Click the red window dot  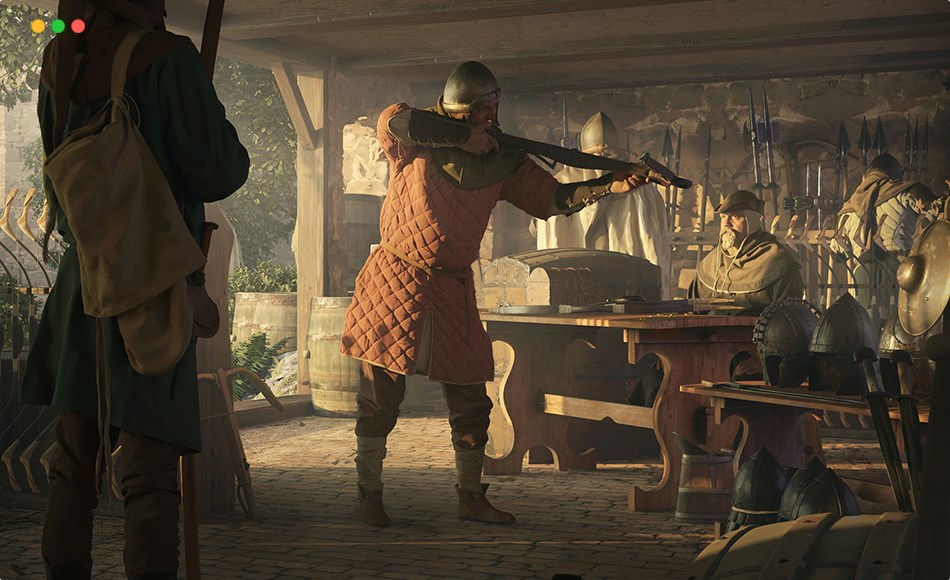[78, 26]
